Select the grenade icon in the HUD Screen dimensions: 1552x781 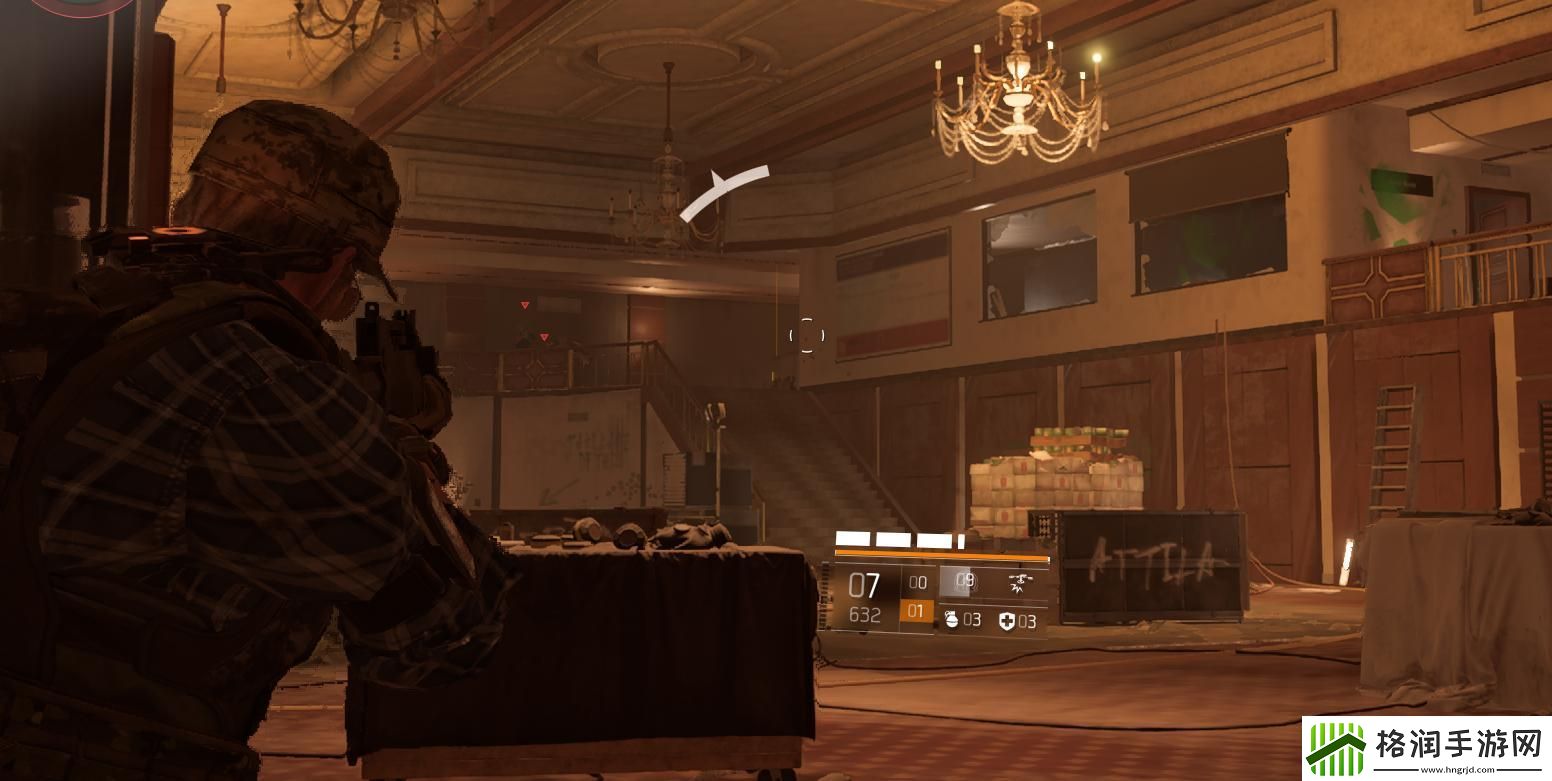pos(951,621)
